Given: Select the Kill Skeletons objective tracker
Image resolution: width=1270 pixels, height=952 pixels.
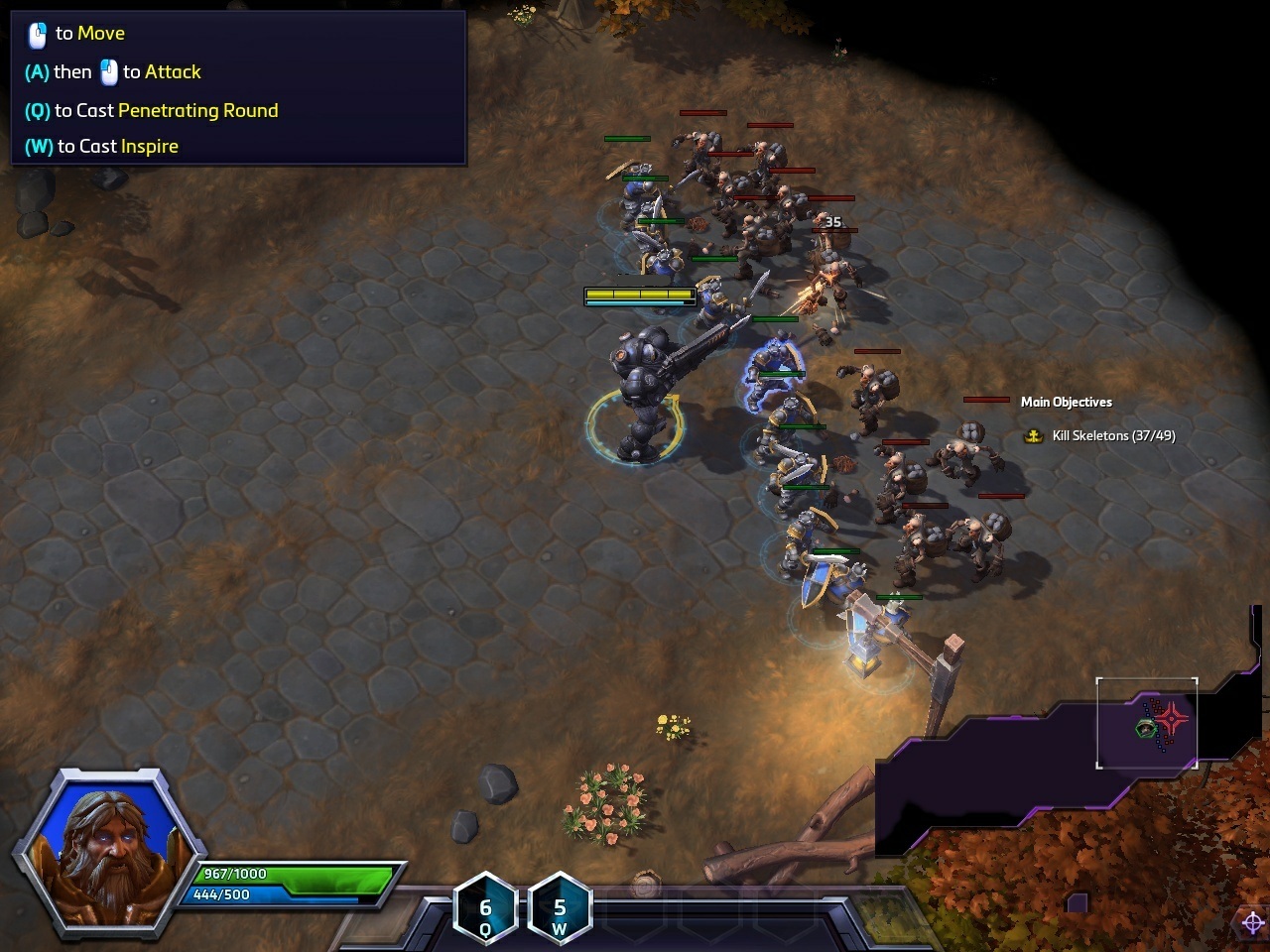Looking at the screenshot, I should coord(1102,435).
